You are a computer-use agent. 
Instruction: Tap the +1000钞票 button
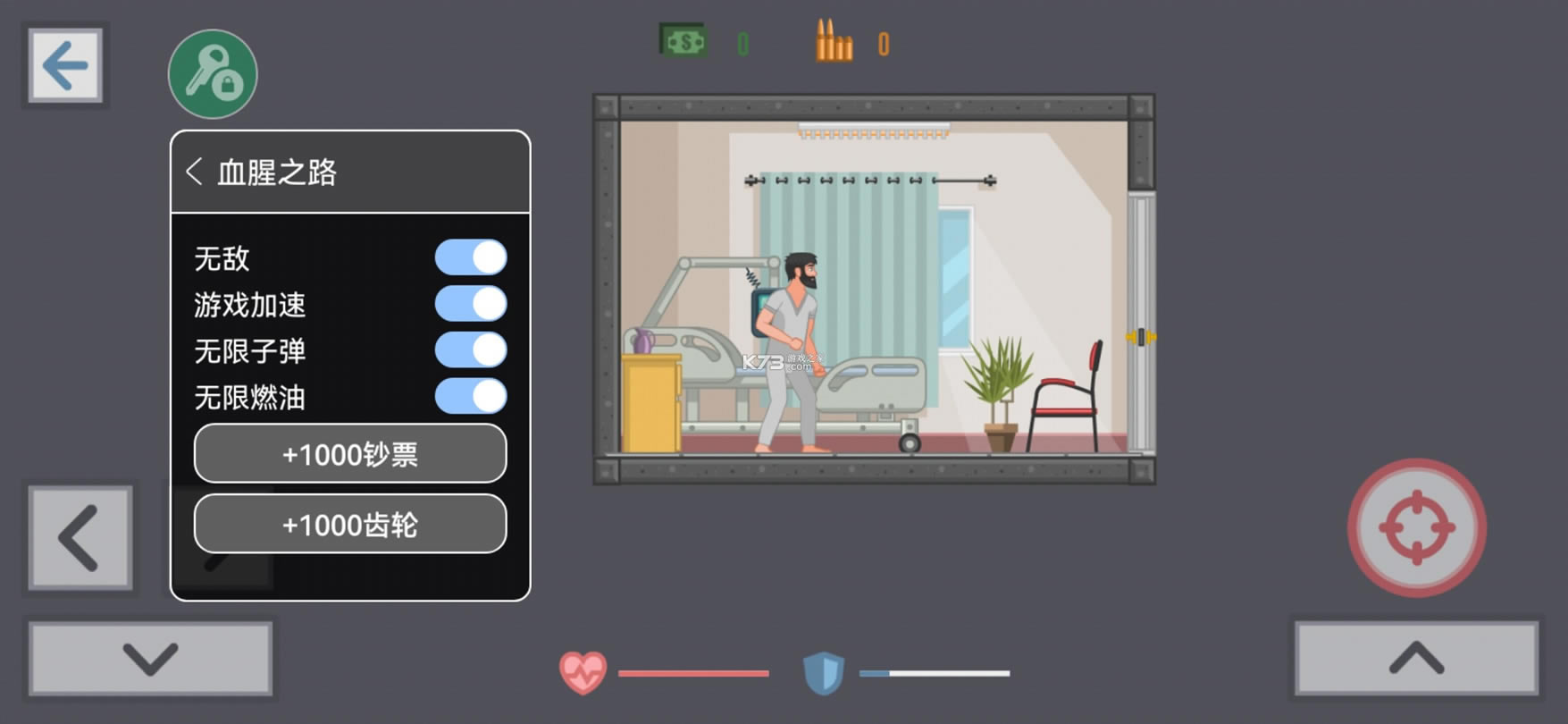(x=350, y=454)
